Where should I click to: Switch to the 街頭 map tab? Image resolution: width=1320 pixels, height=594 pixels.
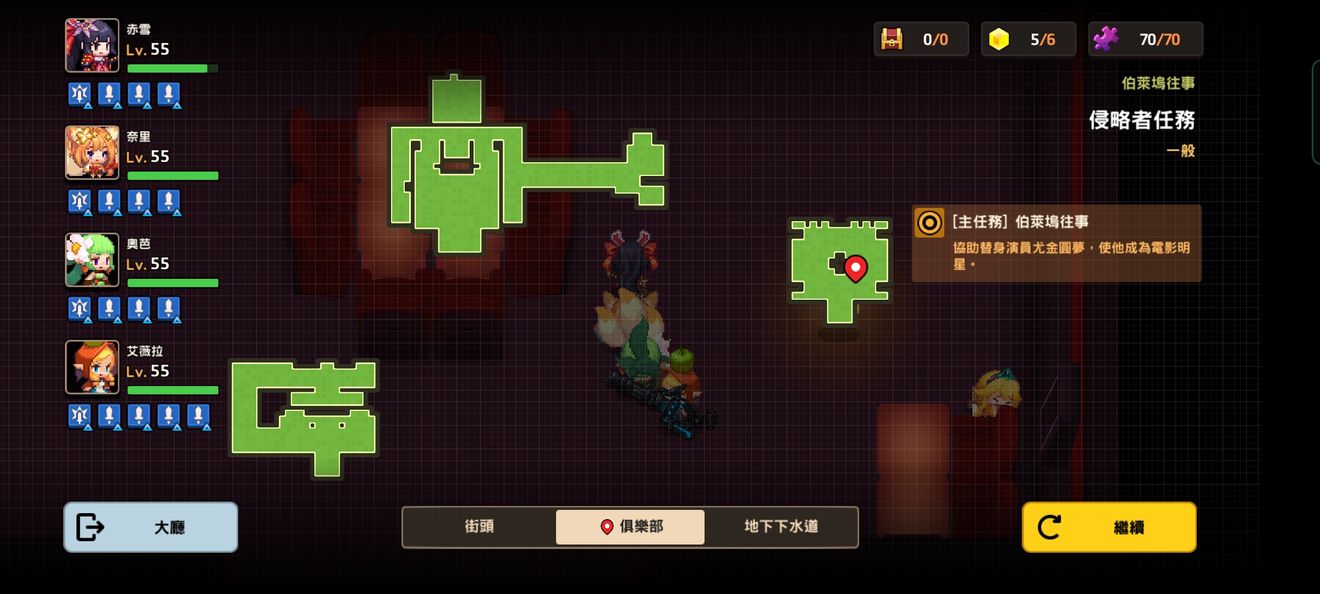479,526
